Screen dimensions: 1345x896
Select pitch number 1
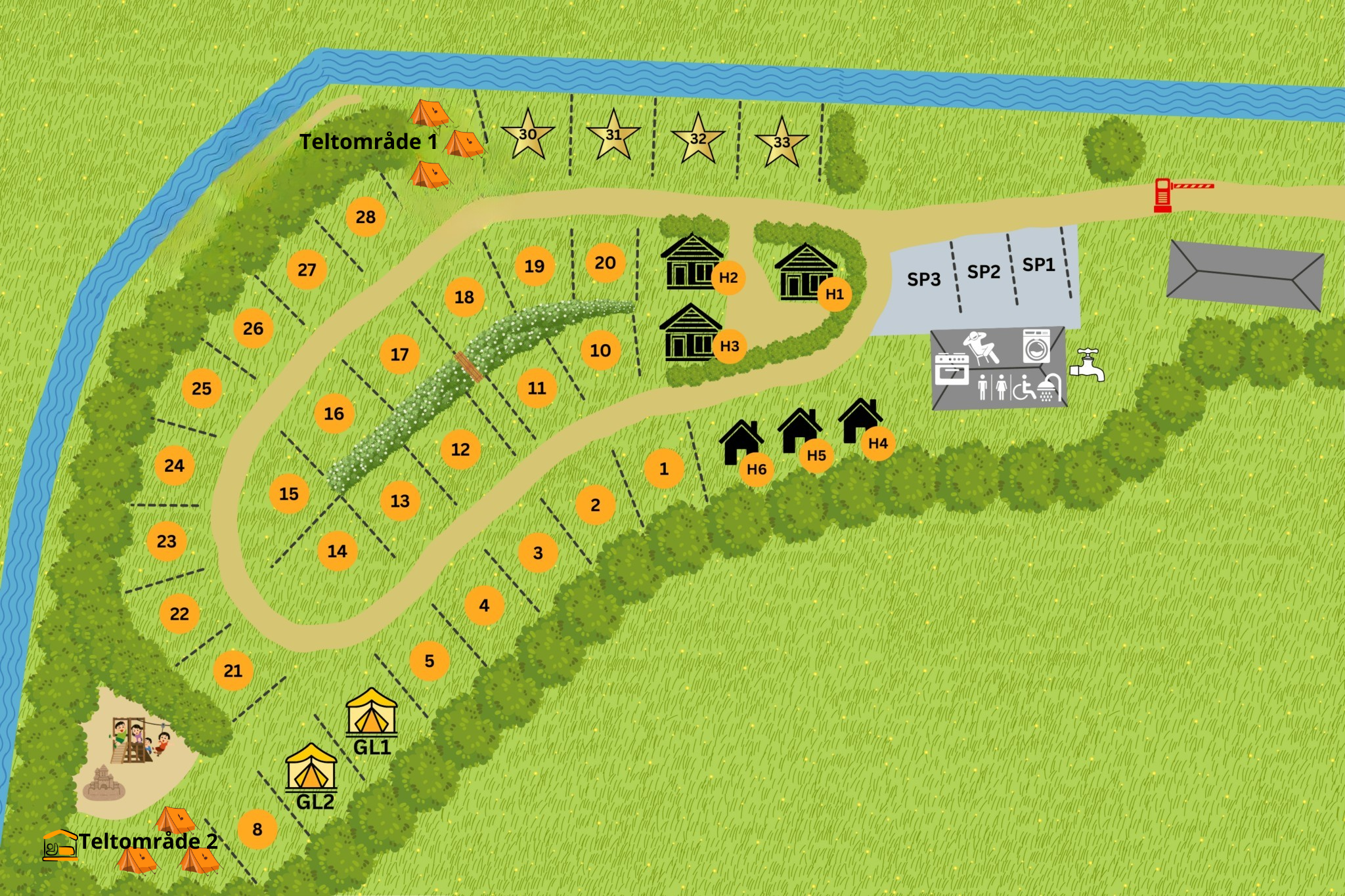tap(664, 469)
